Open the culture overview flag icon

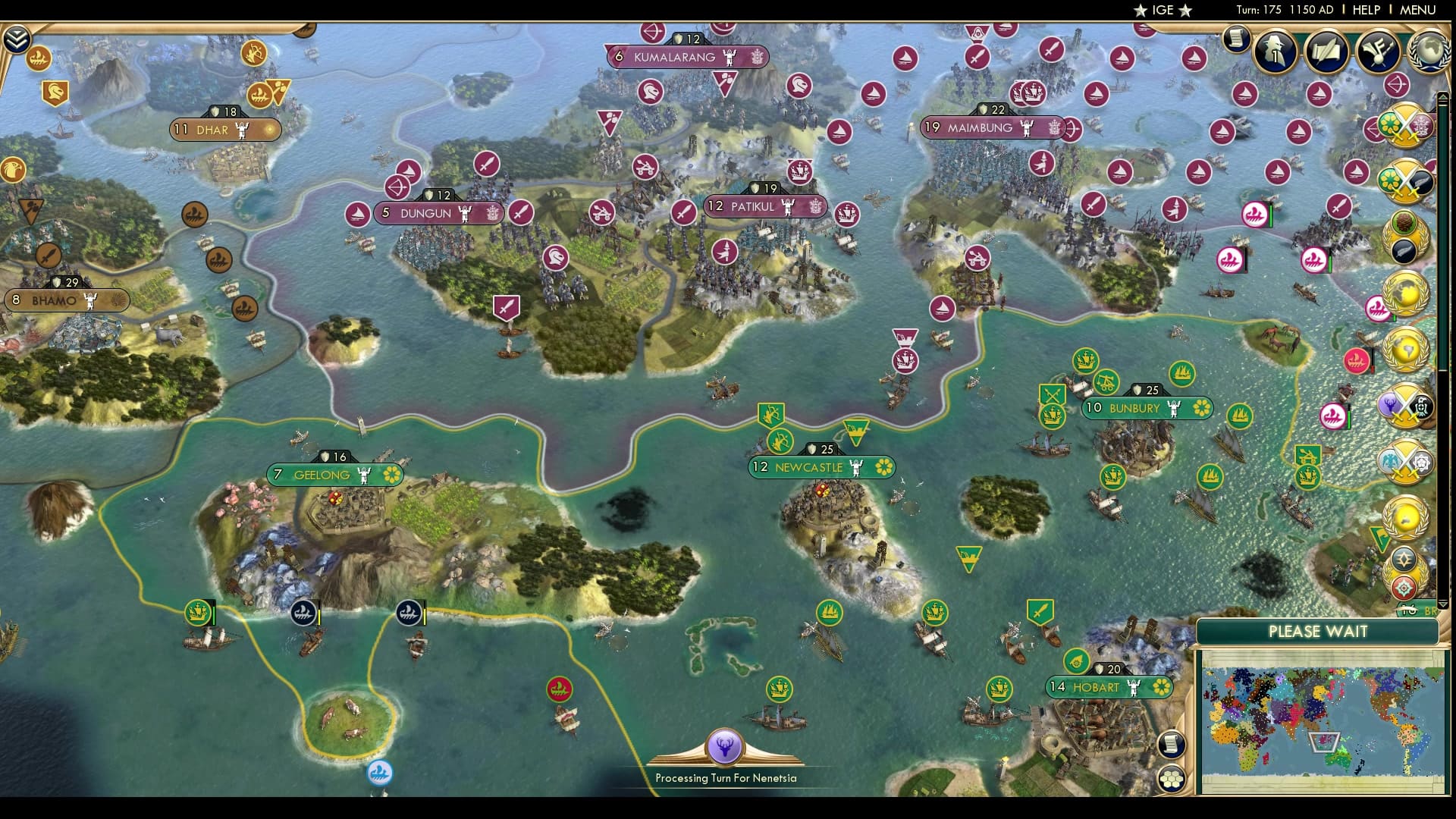tap(1378, 52)
